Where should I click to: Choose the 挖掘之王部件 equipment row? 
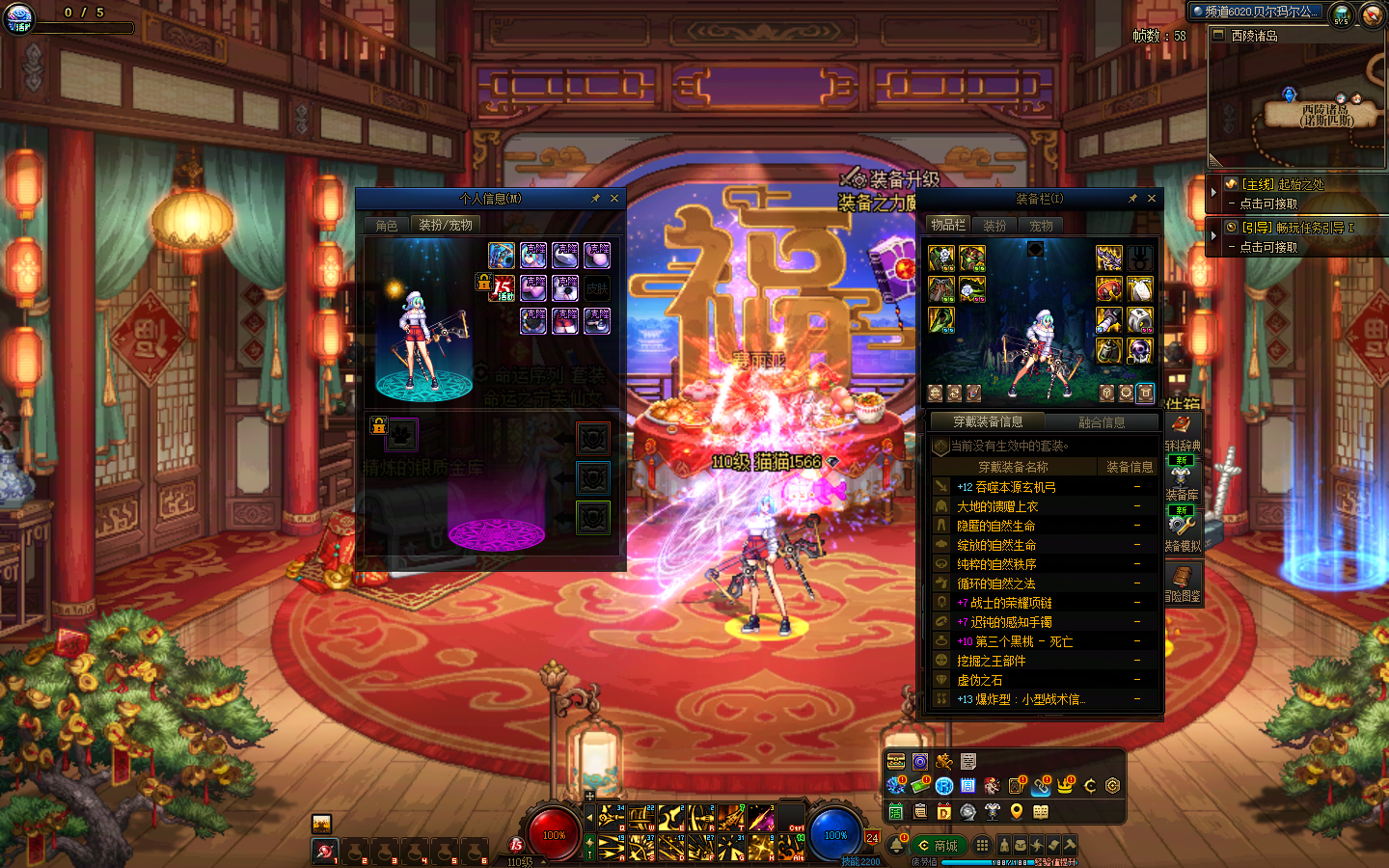[x=991, y=661]
